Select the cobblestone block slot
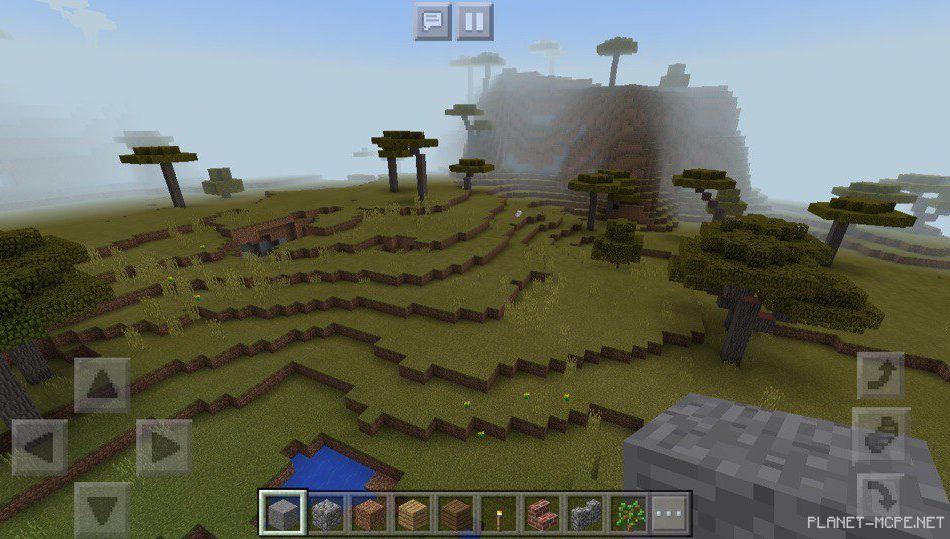950x539 pixels. point(326,514)
